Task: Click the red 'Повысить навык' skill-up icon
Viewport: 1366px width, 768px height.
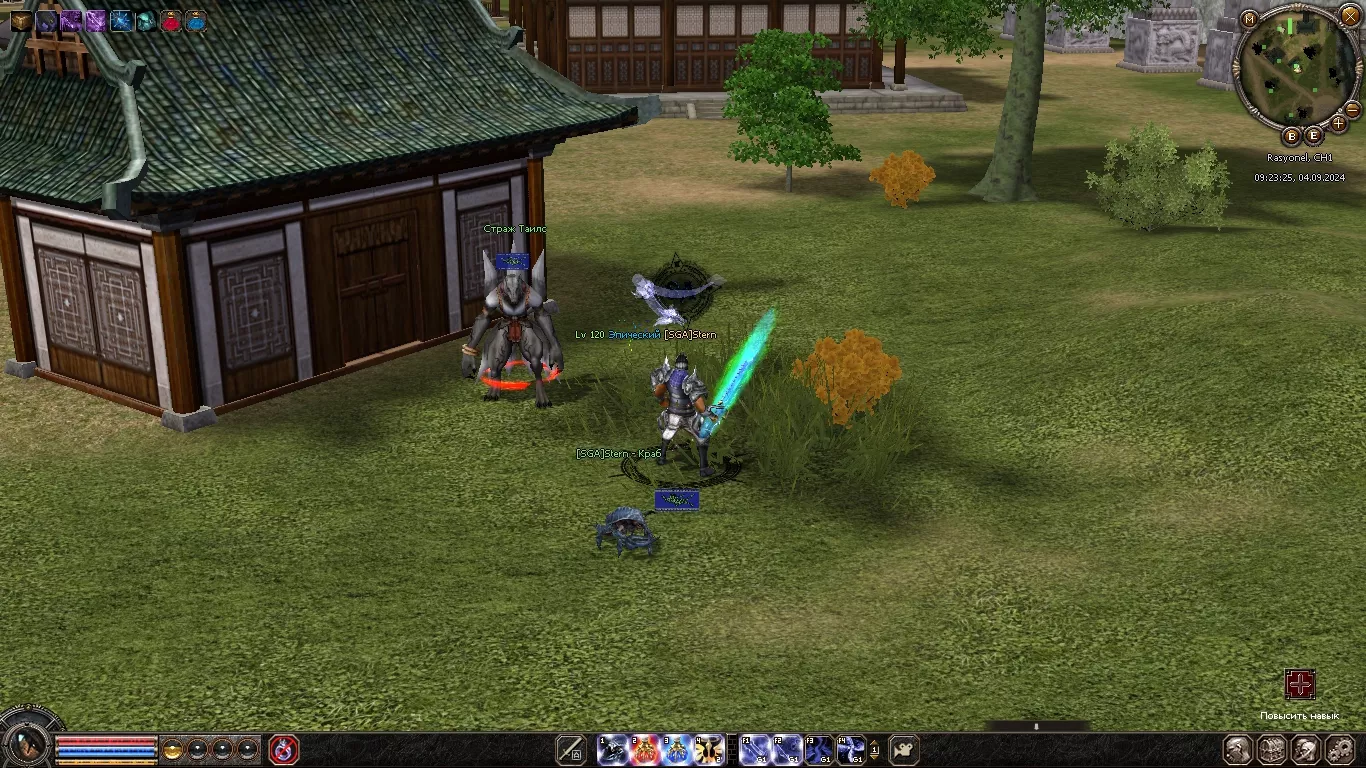Action: pos(1299,685)
